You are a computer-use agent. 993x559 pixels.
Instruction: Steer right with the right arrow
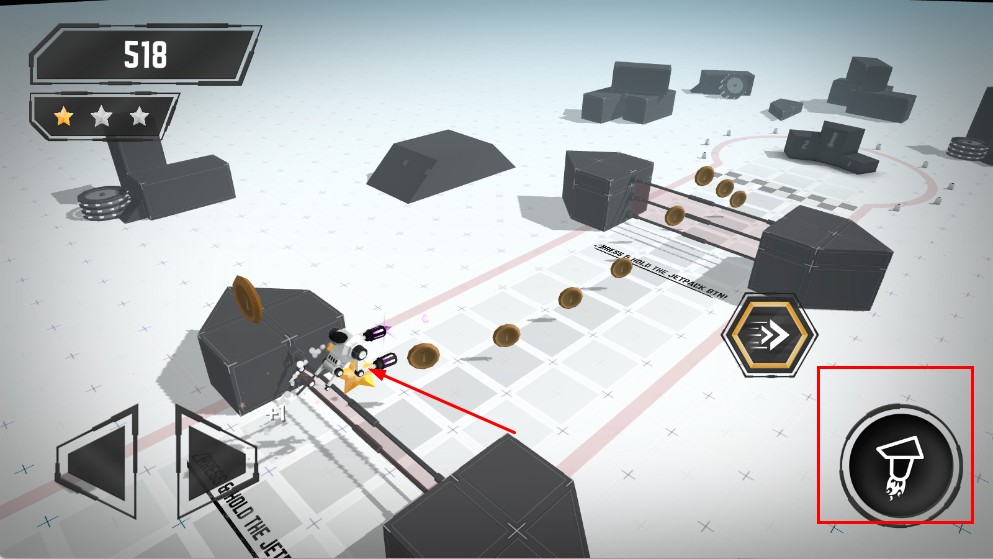pyautogui.click(x=214, y=462)
